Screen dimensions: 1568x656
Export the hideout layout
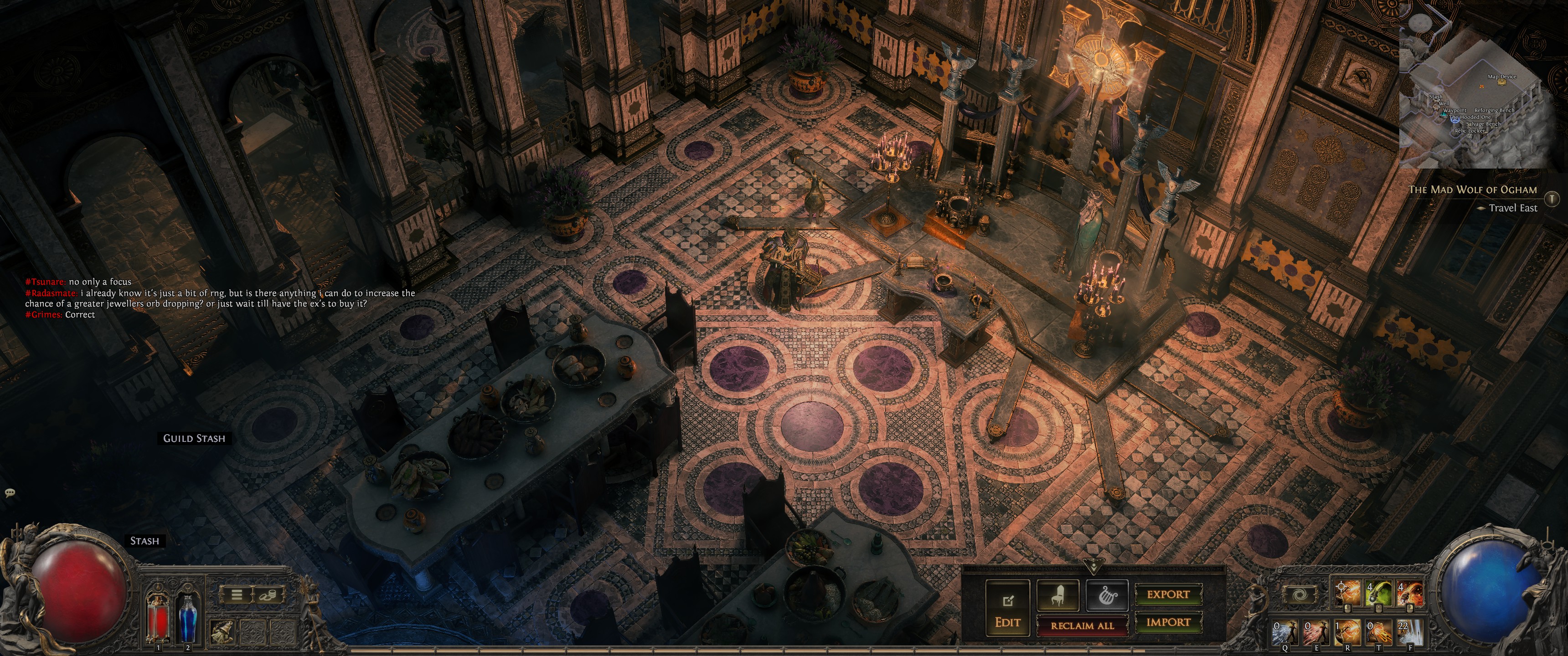1168,594
